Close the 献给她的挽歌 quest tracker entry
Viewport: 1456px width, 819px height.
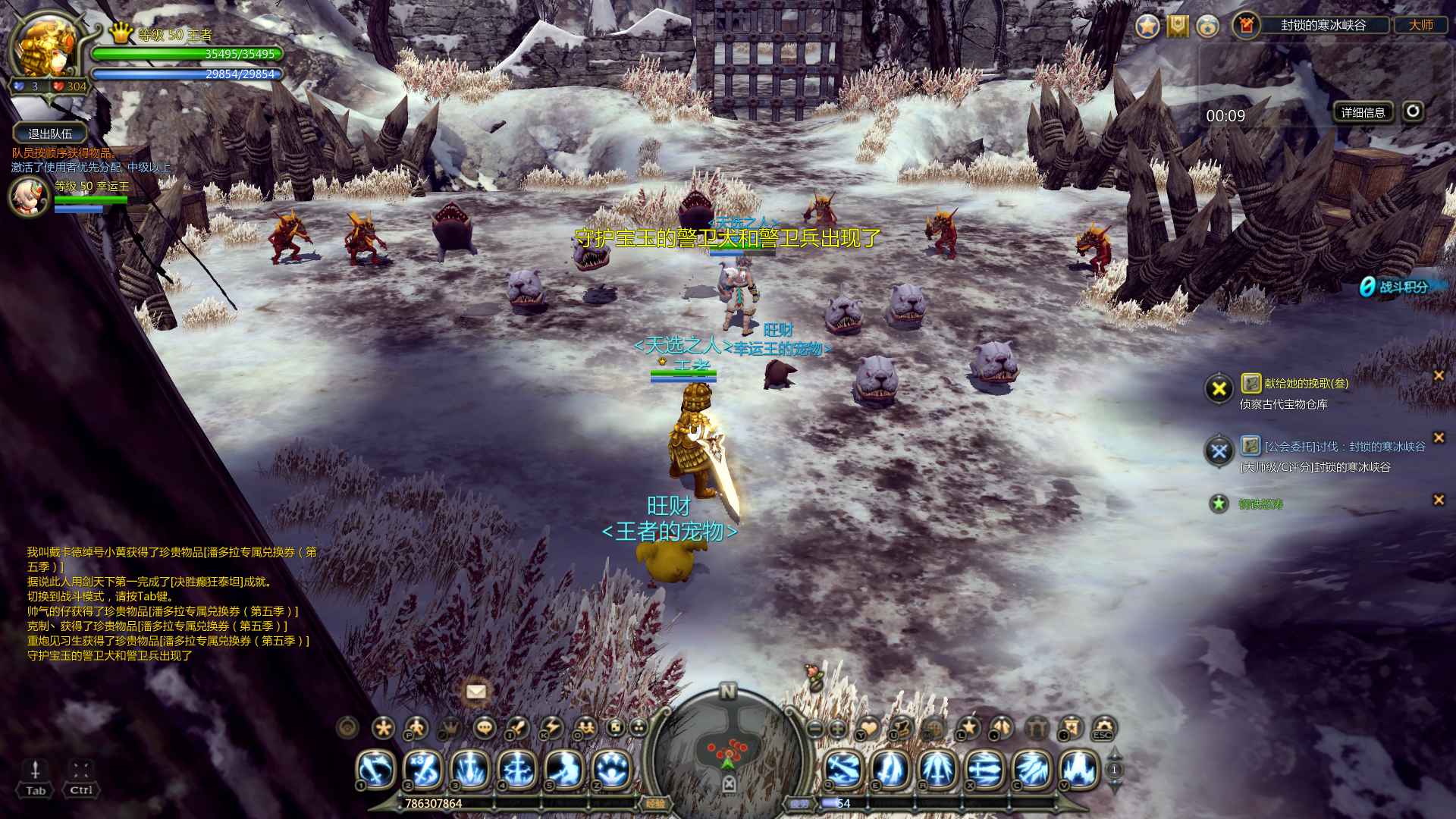[x=1438, y=375]
